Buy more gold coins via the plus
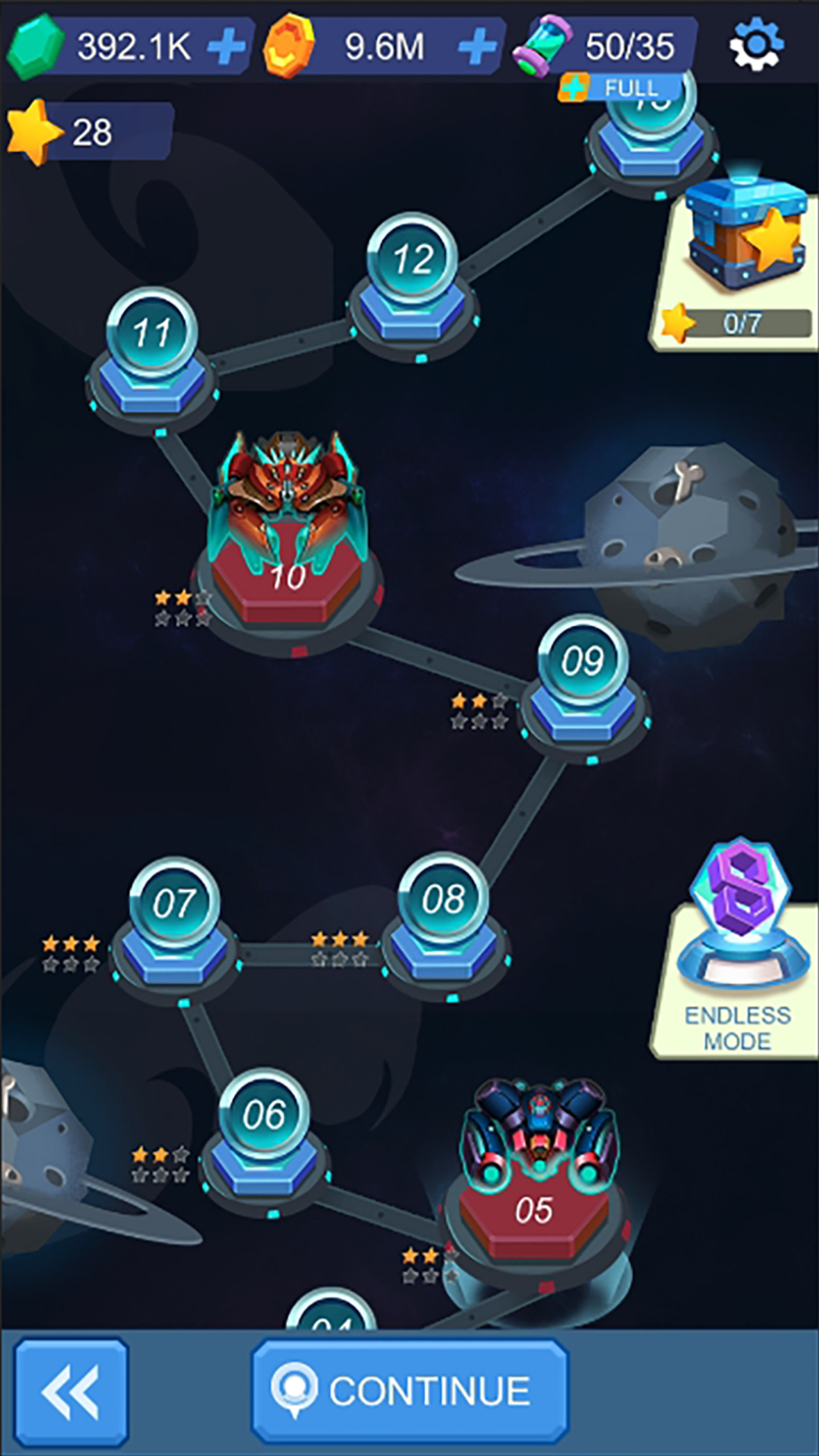Screen dimensions: 819x1456 pos(477,45)
